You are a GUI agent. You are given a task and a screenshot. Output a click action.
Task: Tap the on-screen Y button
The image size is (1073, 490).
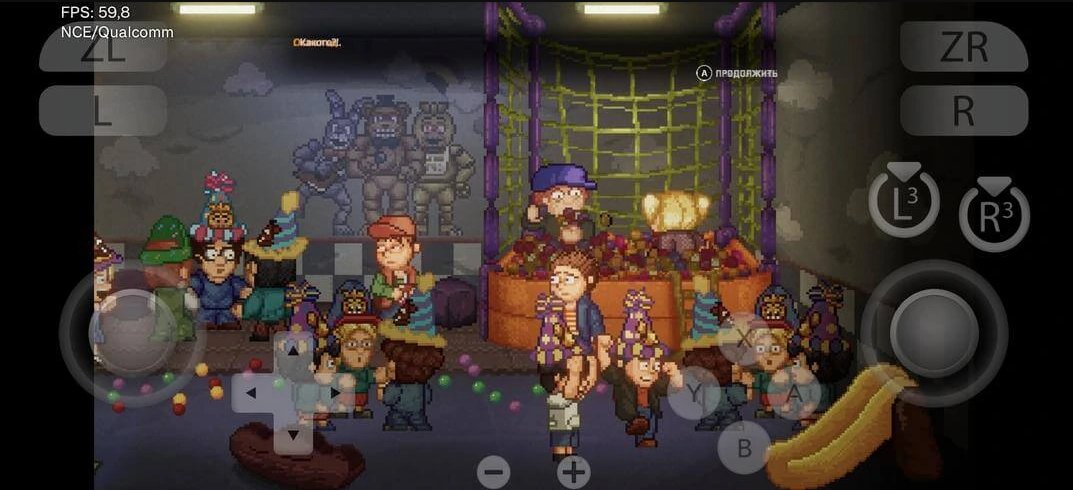694,393
